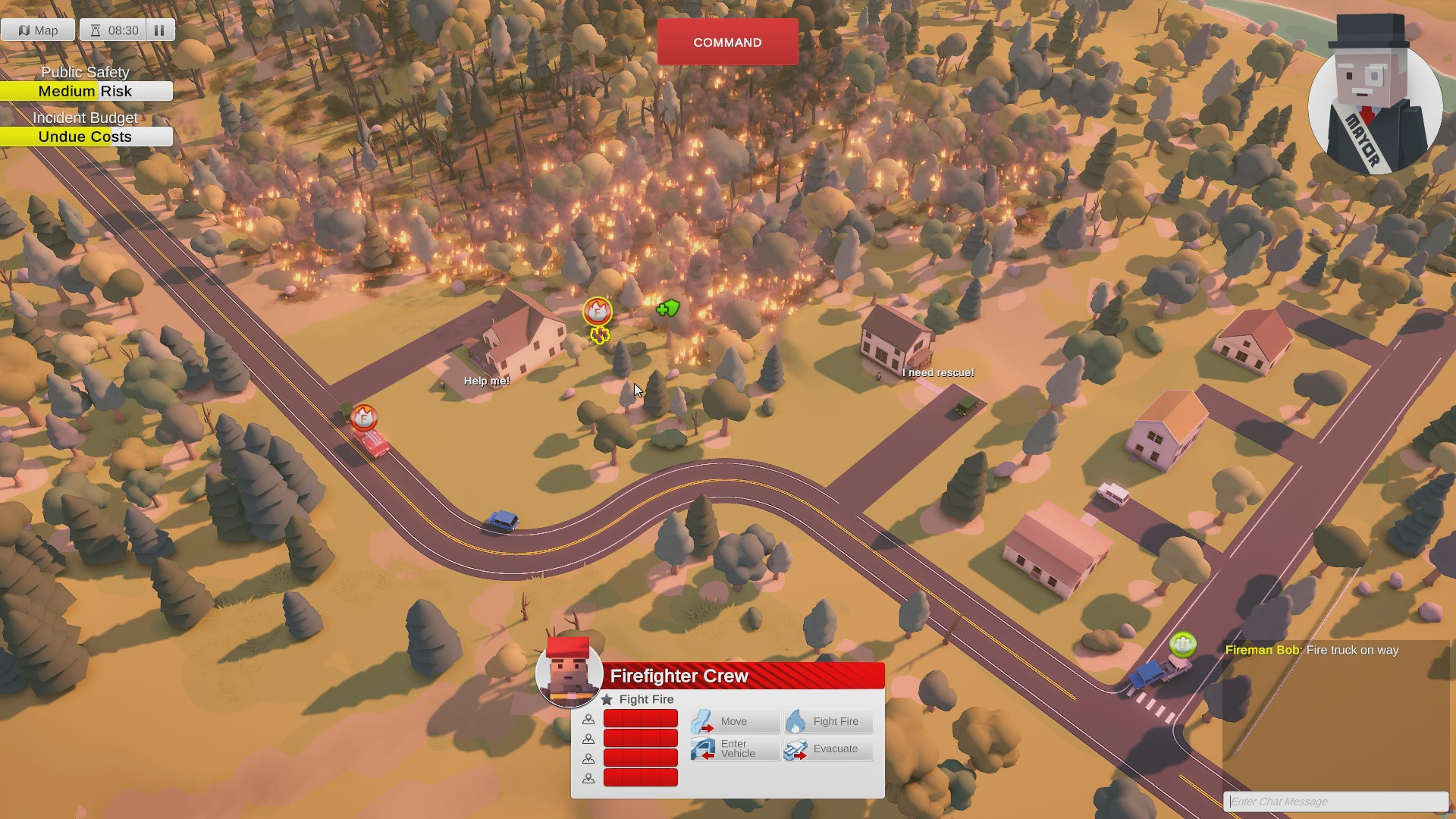Screen dimensions: 1456x819
Task: Select the Move action icon
Action: pos(704,720)
